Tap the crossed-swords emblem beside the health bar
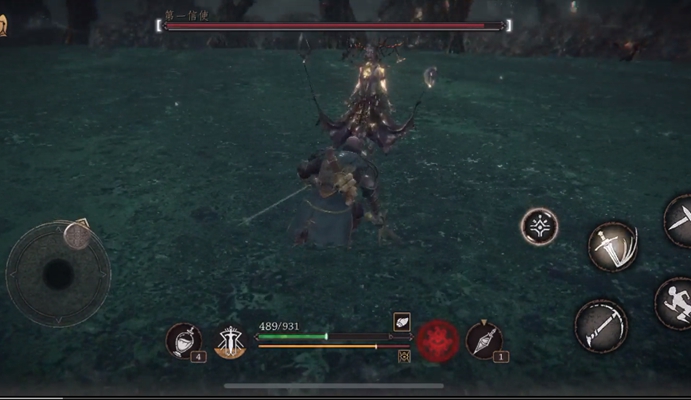Screen dimensions: 691x400 click(x=230, y=341)
